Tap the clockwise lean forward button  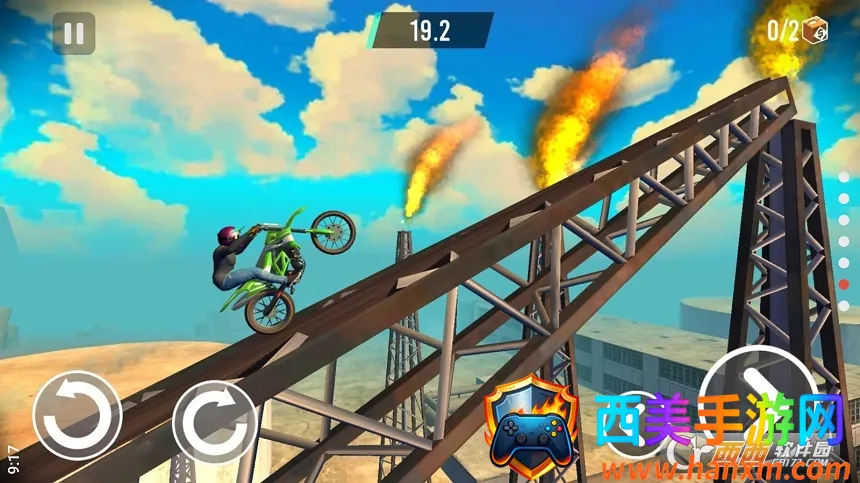click(215, 421)
